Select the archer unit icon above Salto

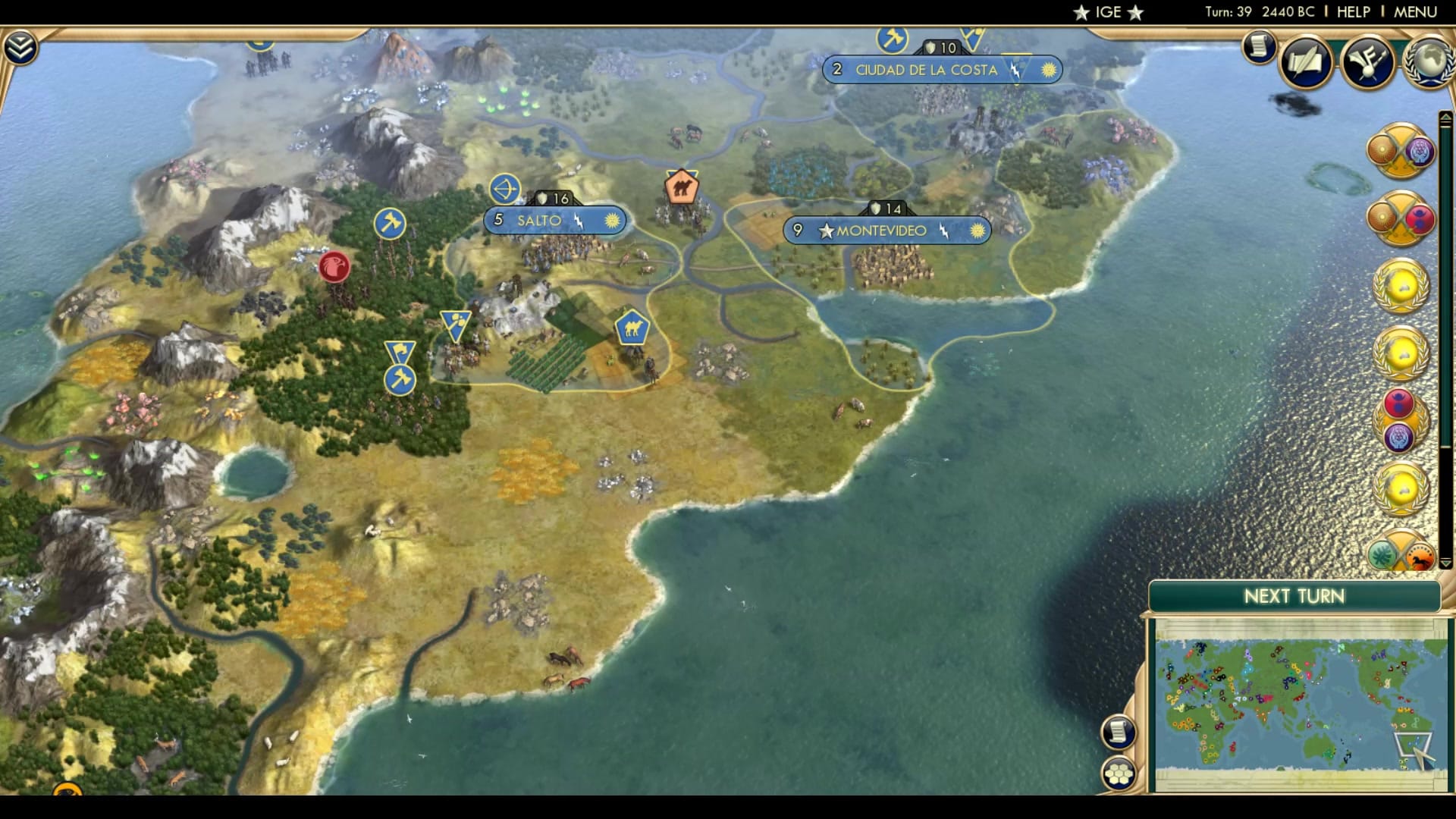click(505, 187)
